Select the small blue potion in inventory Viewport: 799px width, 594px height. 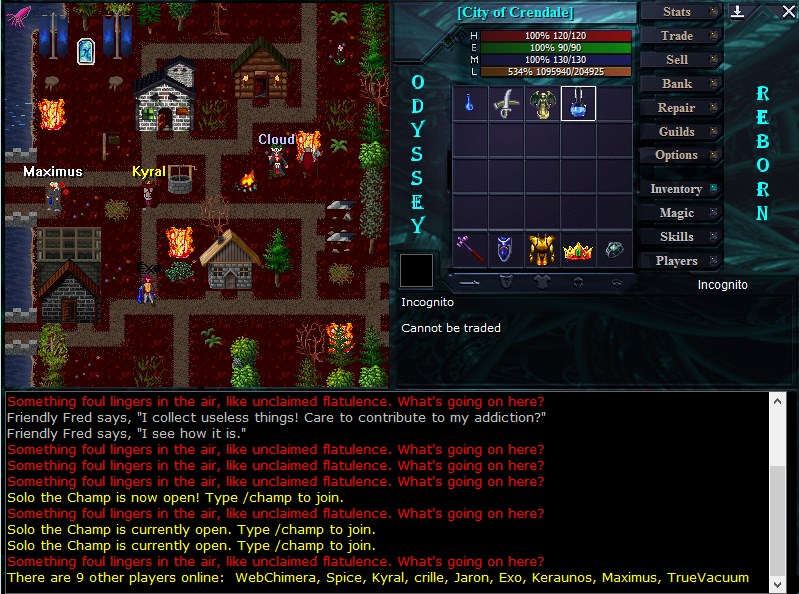470,103
